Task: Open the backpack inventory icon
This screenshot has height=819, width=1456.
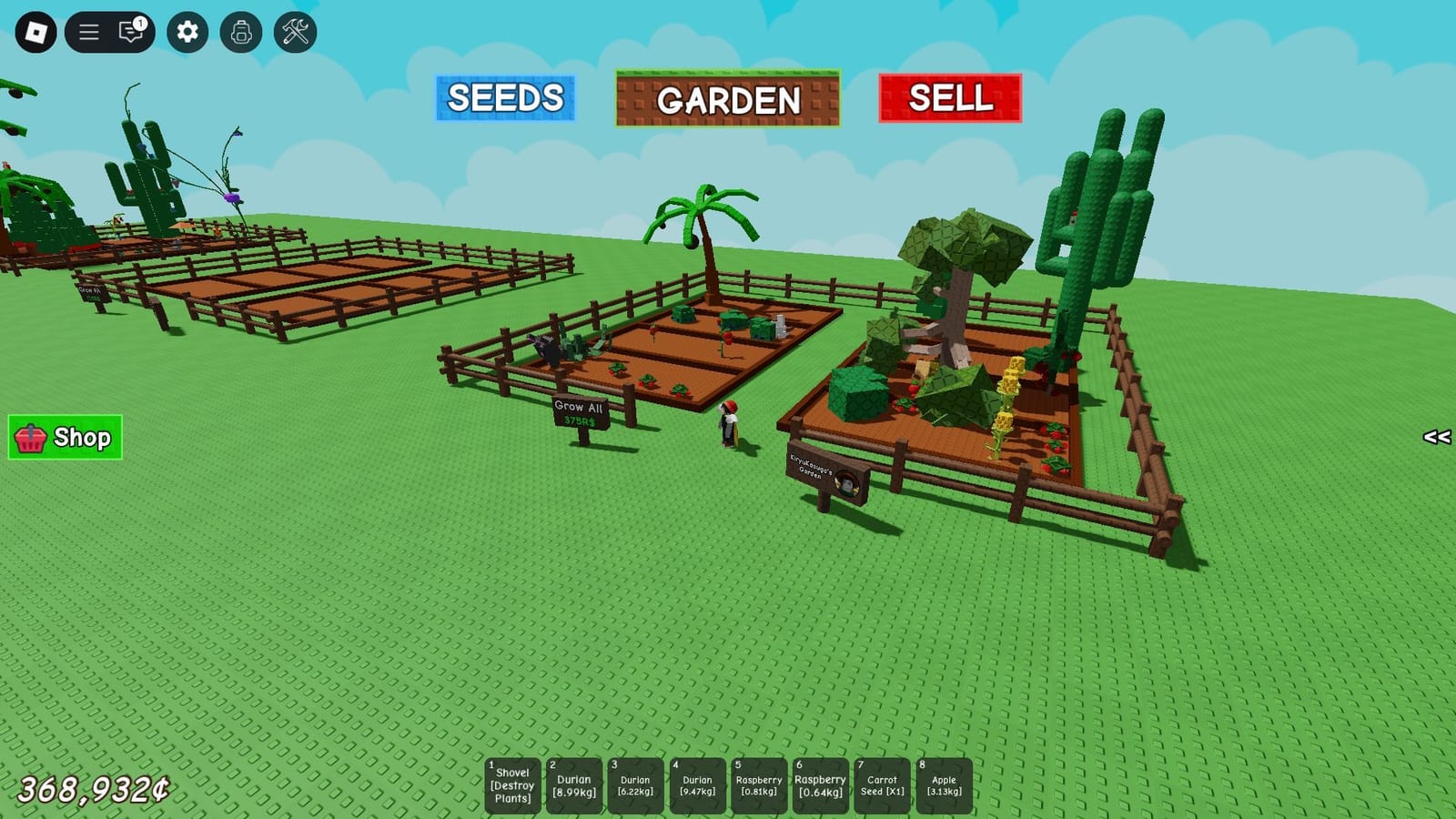Action: click(x=240, y=30)
